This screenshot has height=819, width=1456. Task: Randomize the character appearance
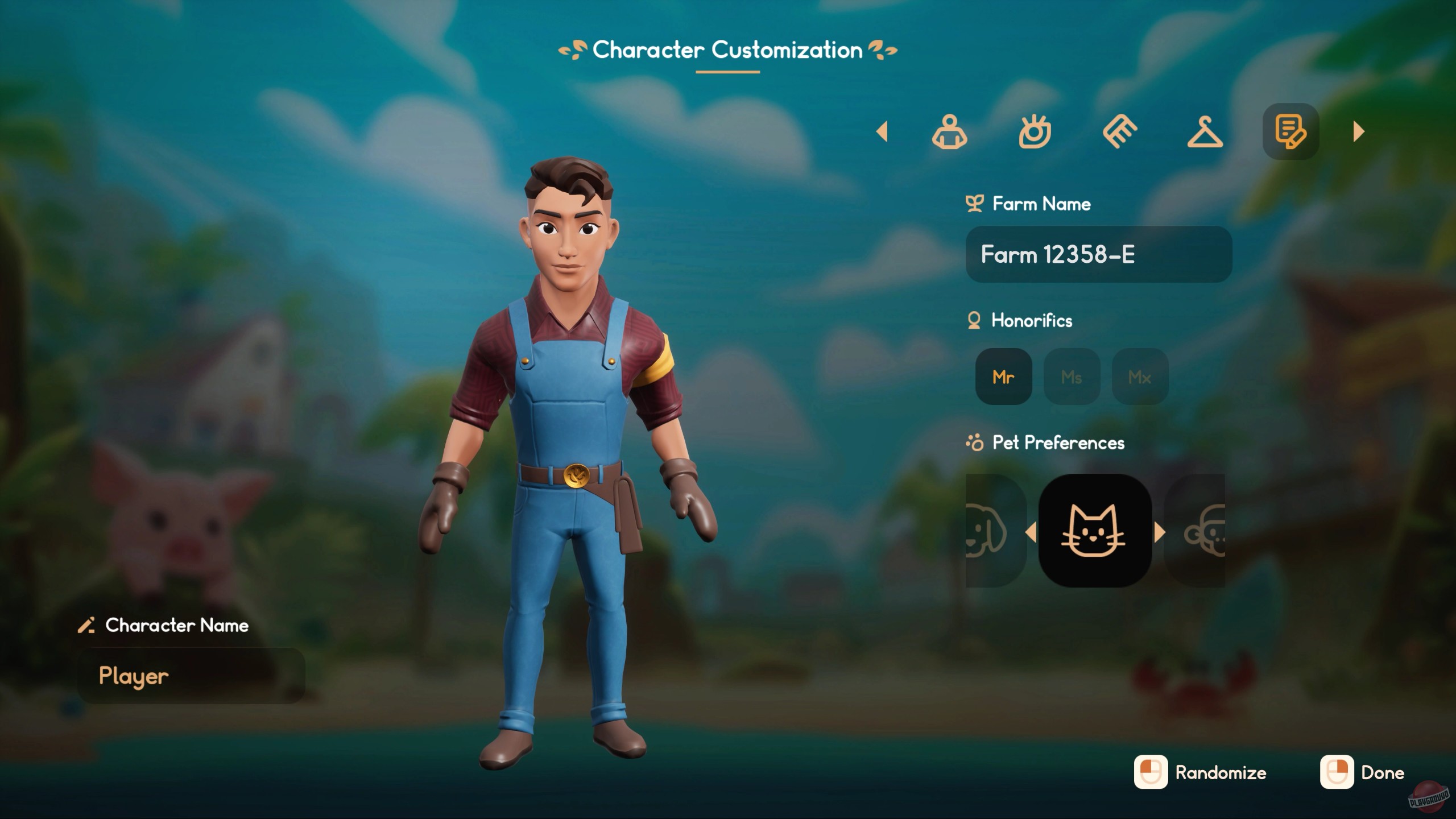[1200, 772]
